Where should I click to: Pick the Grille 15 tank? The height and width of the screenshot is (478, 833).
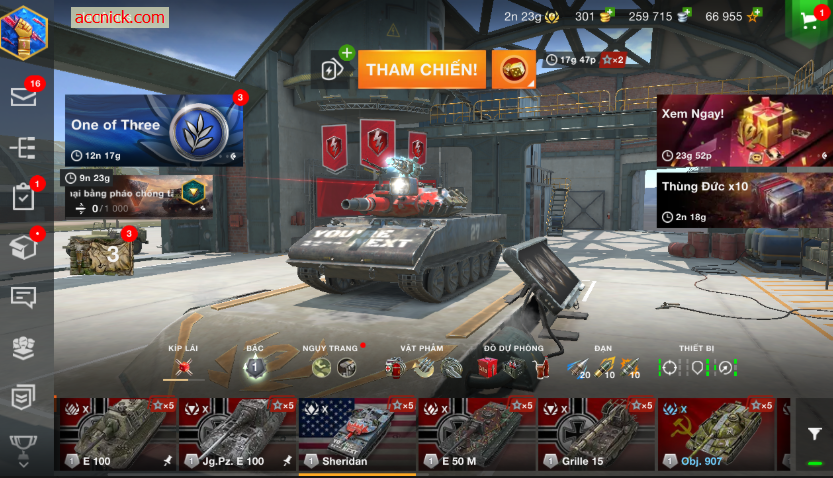pyautogui.click(x=596, y=434)
